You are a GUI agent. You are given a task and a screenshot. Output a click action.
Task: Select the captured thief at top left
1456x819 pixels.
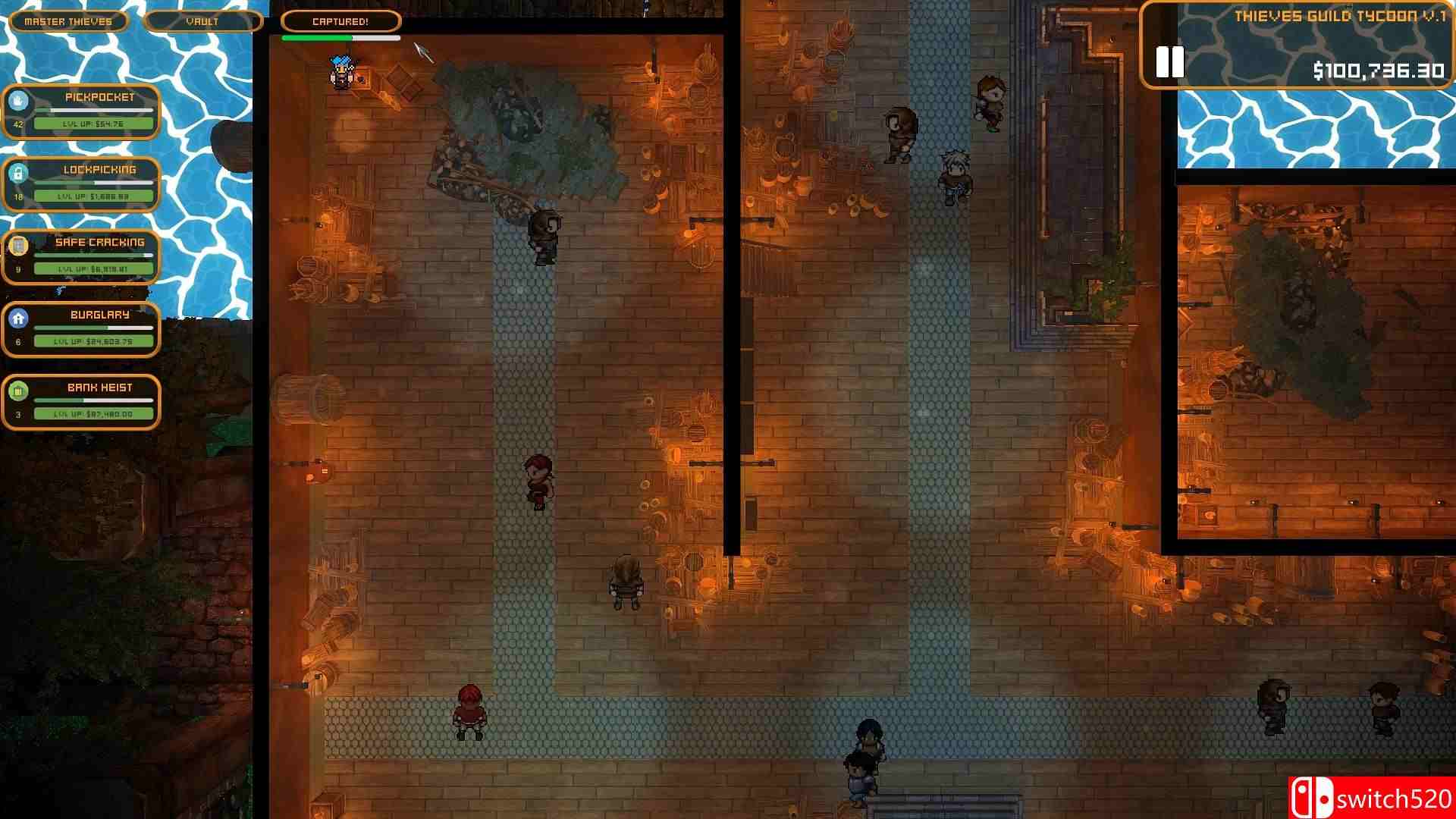pyautogui.click(x=341, y=71)
